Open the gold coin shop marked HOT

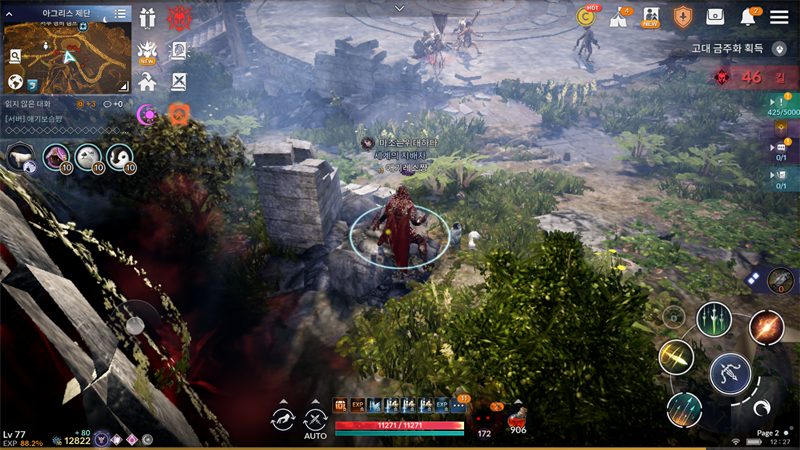(x=586, y=16)
